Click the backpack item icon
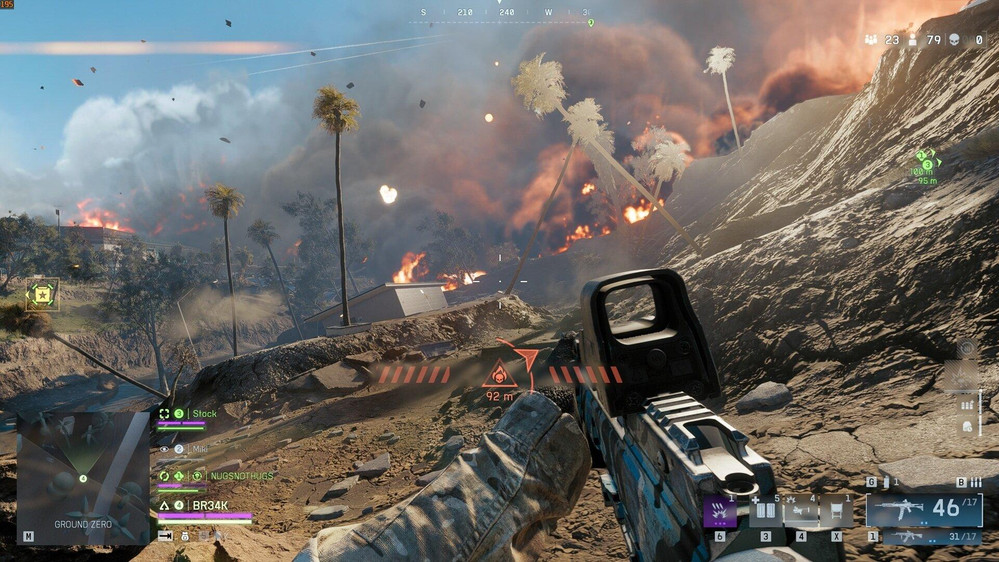Viewport: 999px width, 562px height. point(967,426)
